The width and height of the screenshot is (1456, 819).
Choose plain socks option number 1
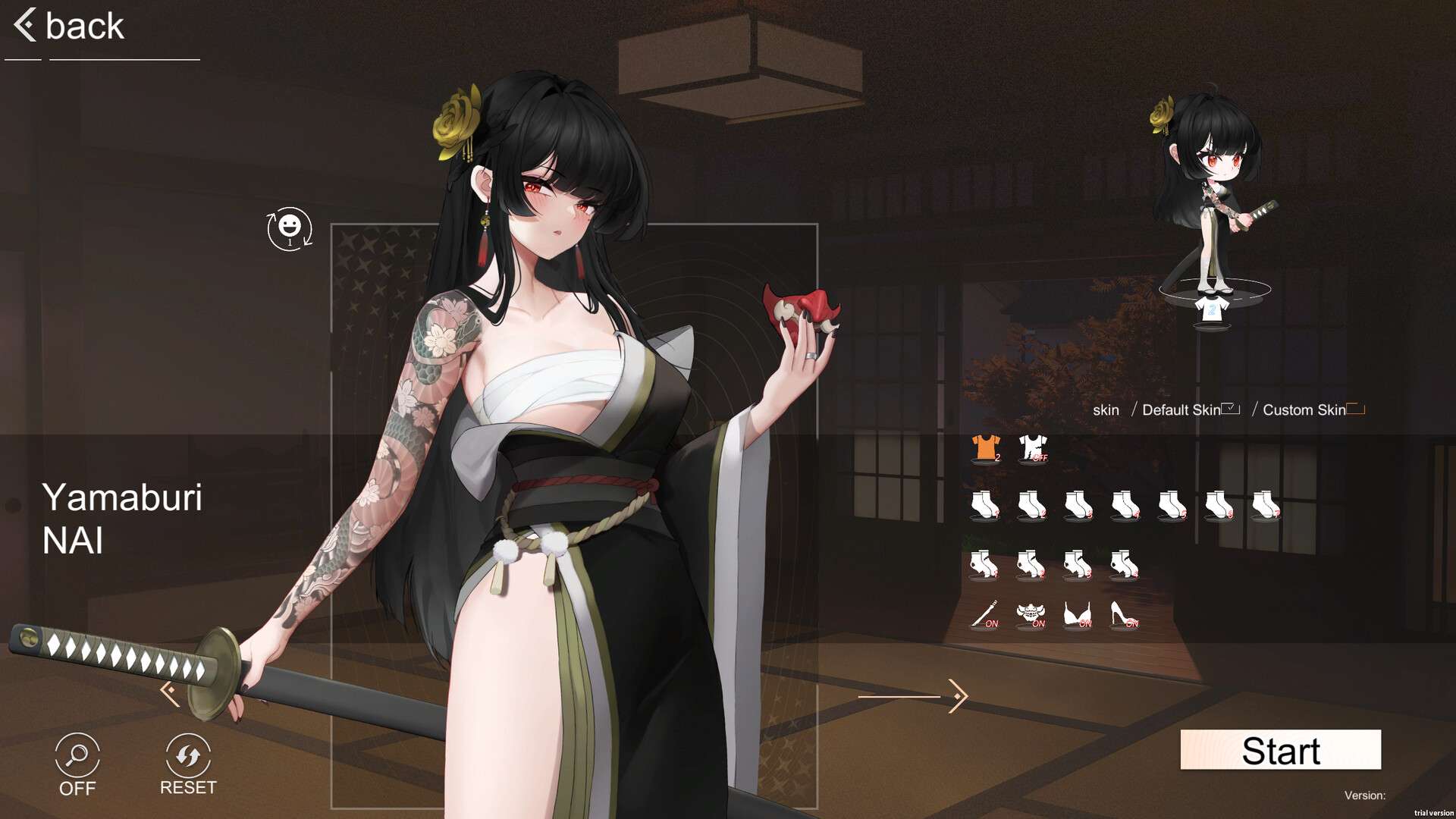985,504
